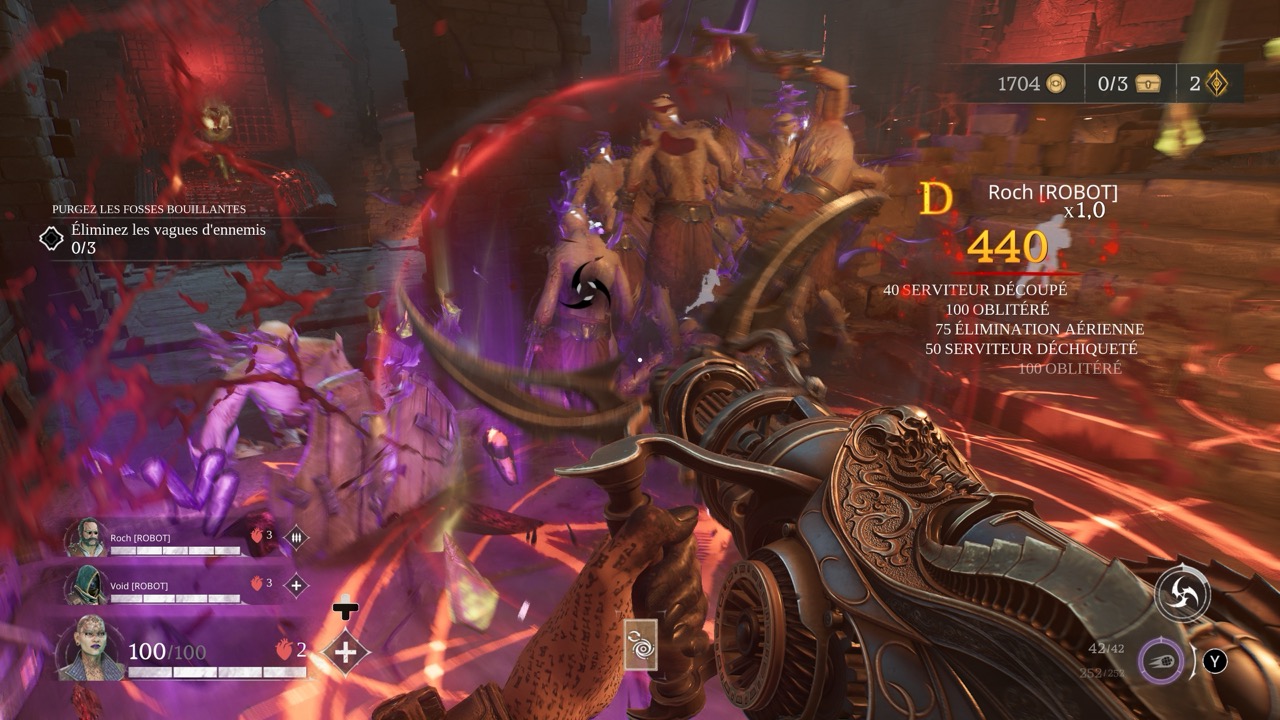The height and width of the screenshot is (720, 1280).
Task: Open the spiral card icon
Action: (x=640, y=644)
